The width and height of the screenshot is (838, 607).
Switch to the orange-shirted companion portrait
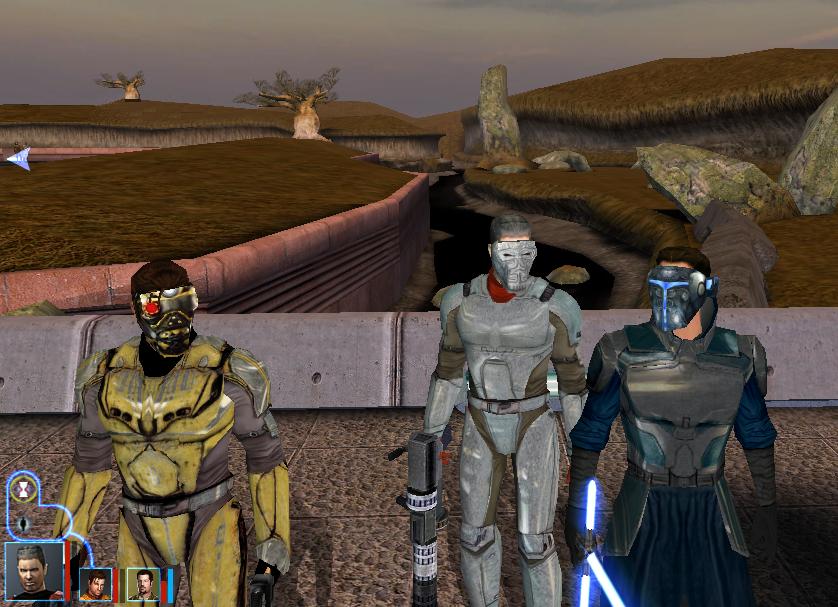click(95, 583)
